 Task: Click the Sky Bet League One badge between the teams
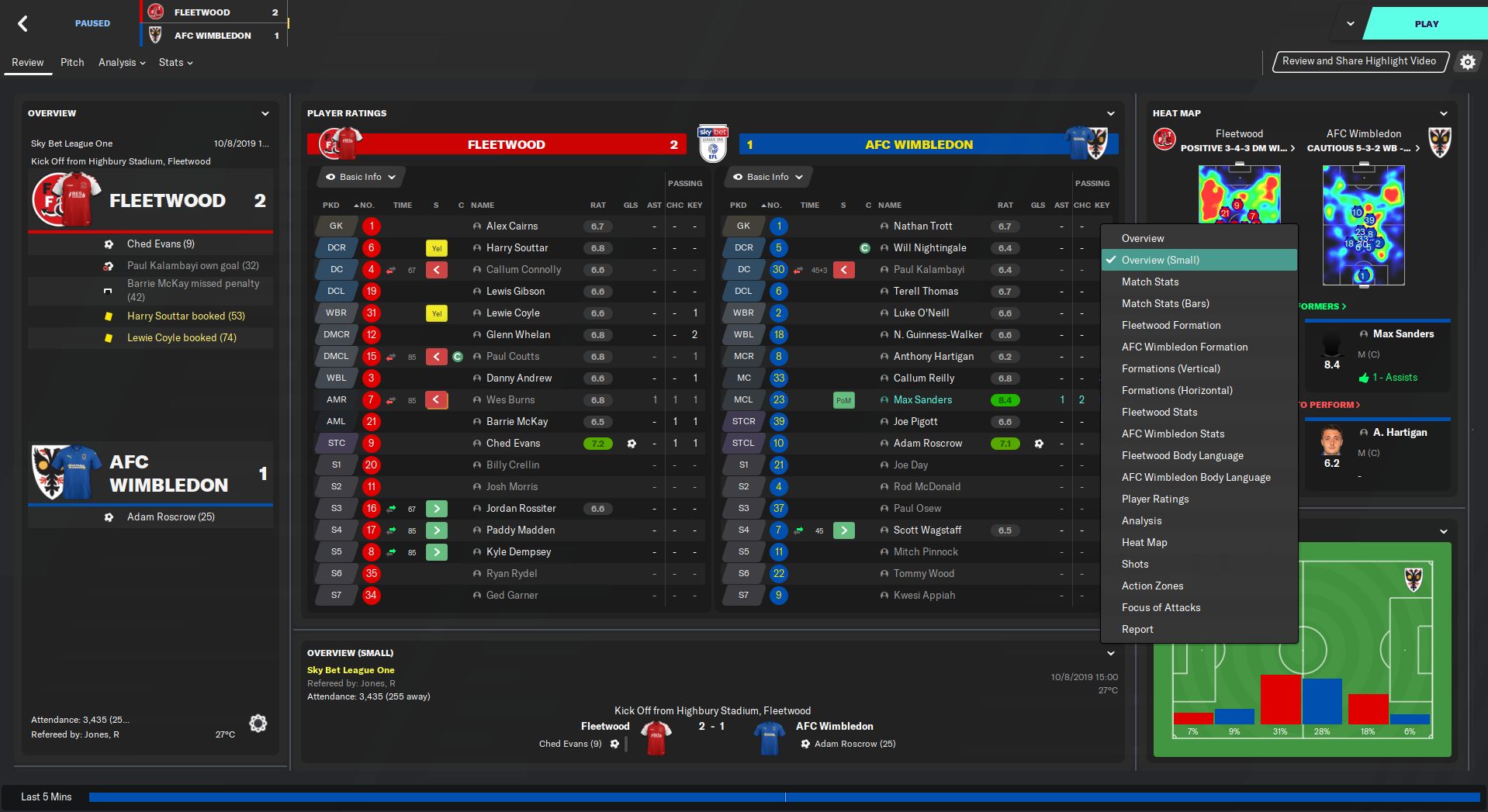712,143
